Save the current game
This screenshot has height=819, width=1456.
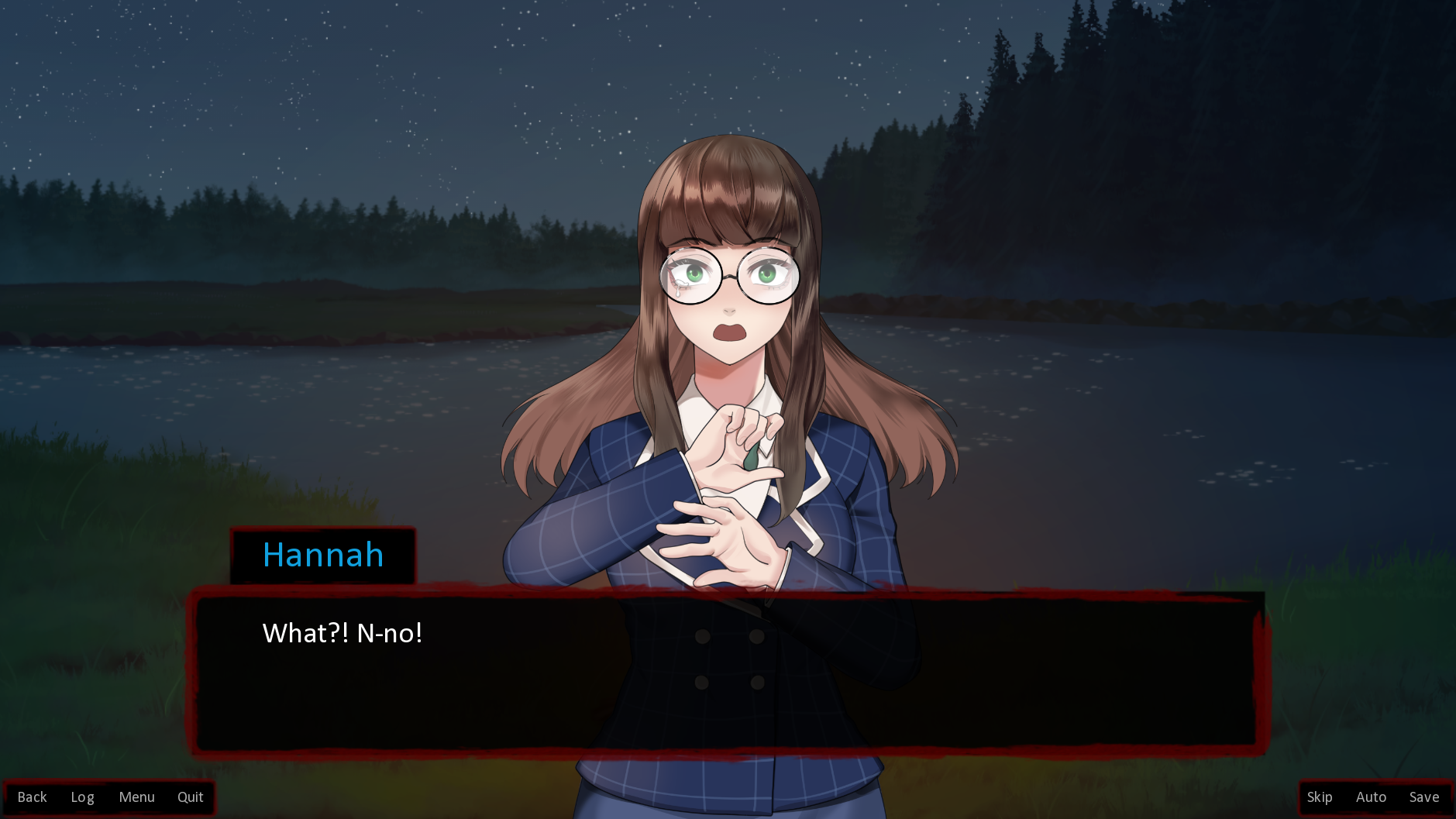point(1423,797)
